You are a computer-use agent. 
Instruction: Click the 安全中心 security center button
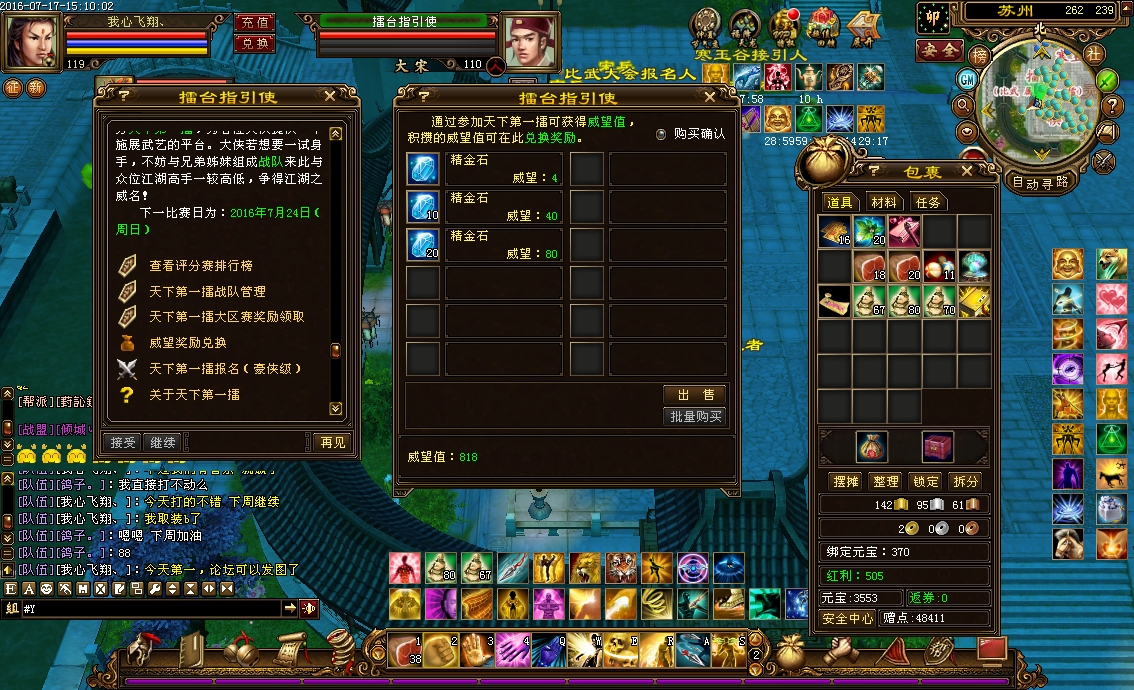(848, 618)
